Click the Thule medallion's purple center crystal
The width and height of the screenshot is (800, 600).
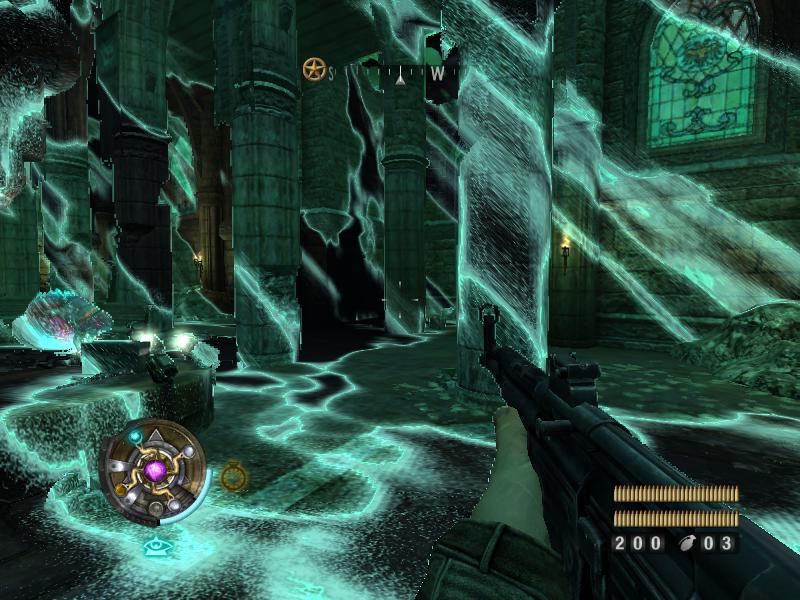click(x=155, y=468)
